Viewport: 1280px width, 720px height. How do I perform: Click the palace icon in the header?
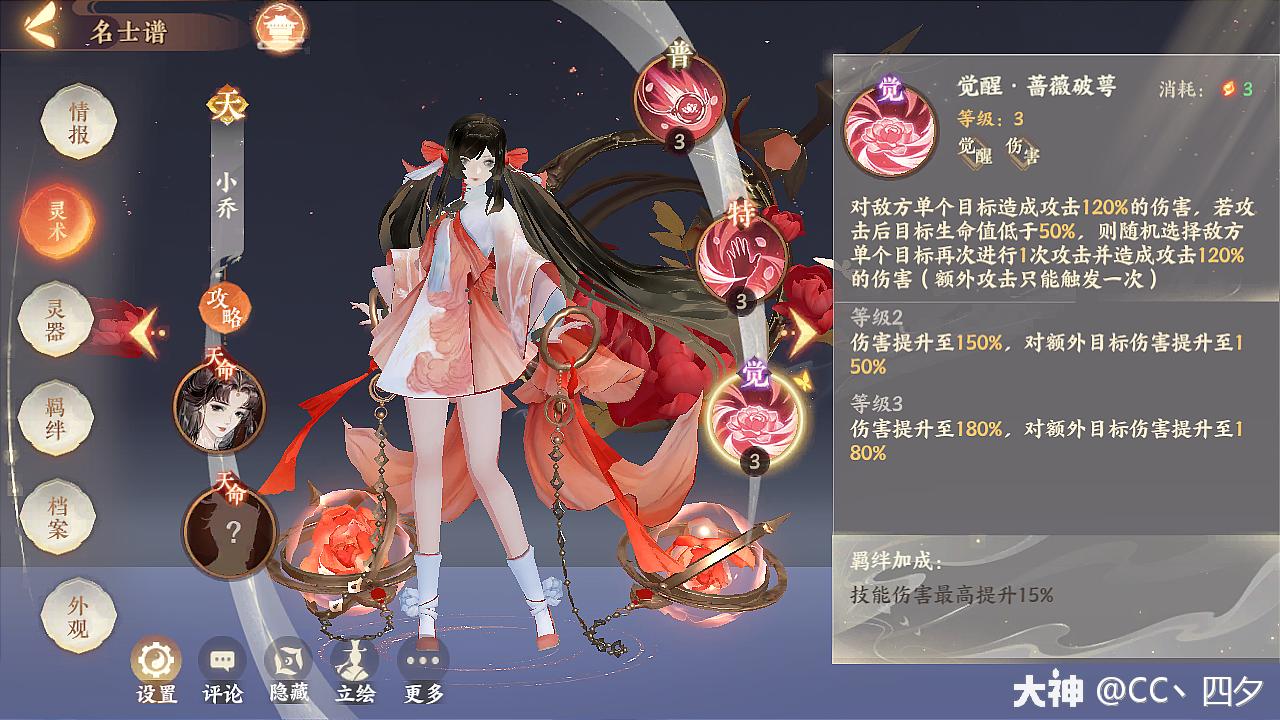point(282,25)
